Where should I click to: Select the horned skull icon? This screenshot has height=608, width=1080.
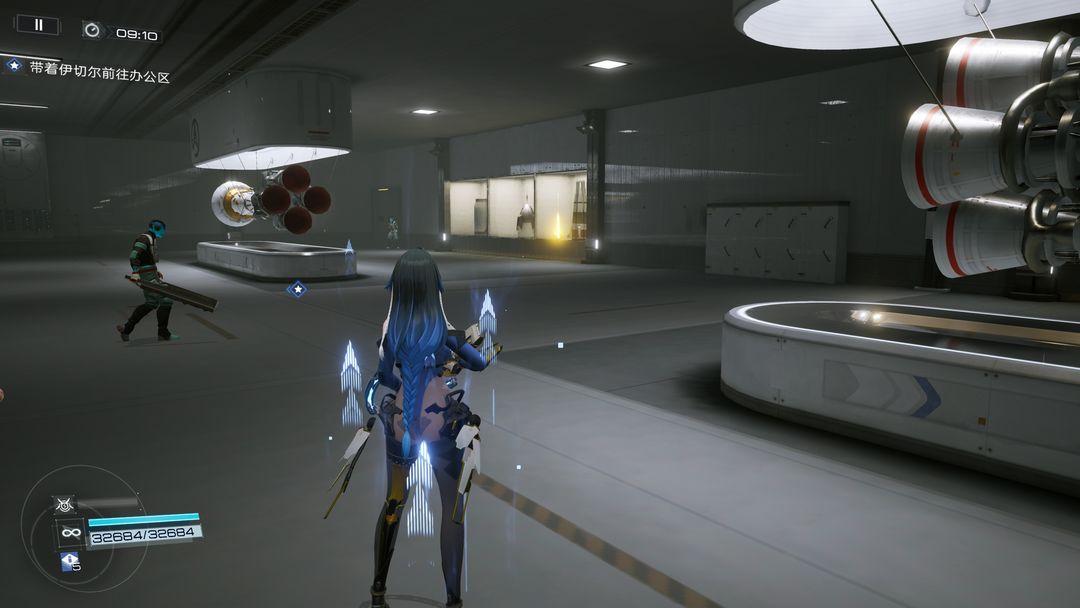65,504
